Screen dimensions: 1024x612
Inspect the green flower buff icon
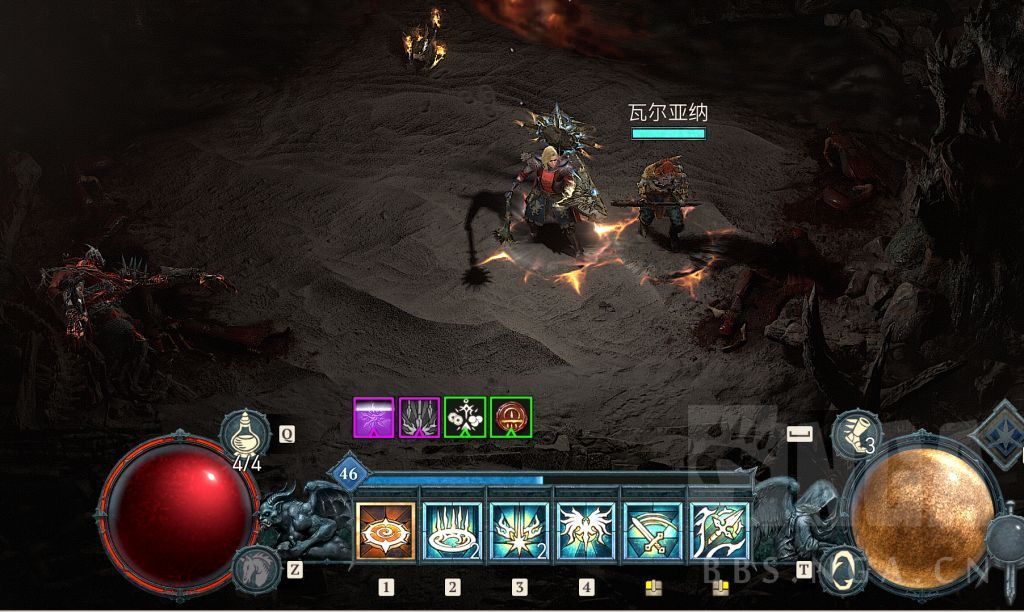pos(465,417)
